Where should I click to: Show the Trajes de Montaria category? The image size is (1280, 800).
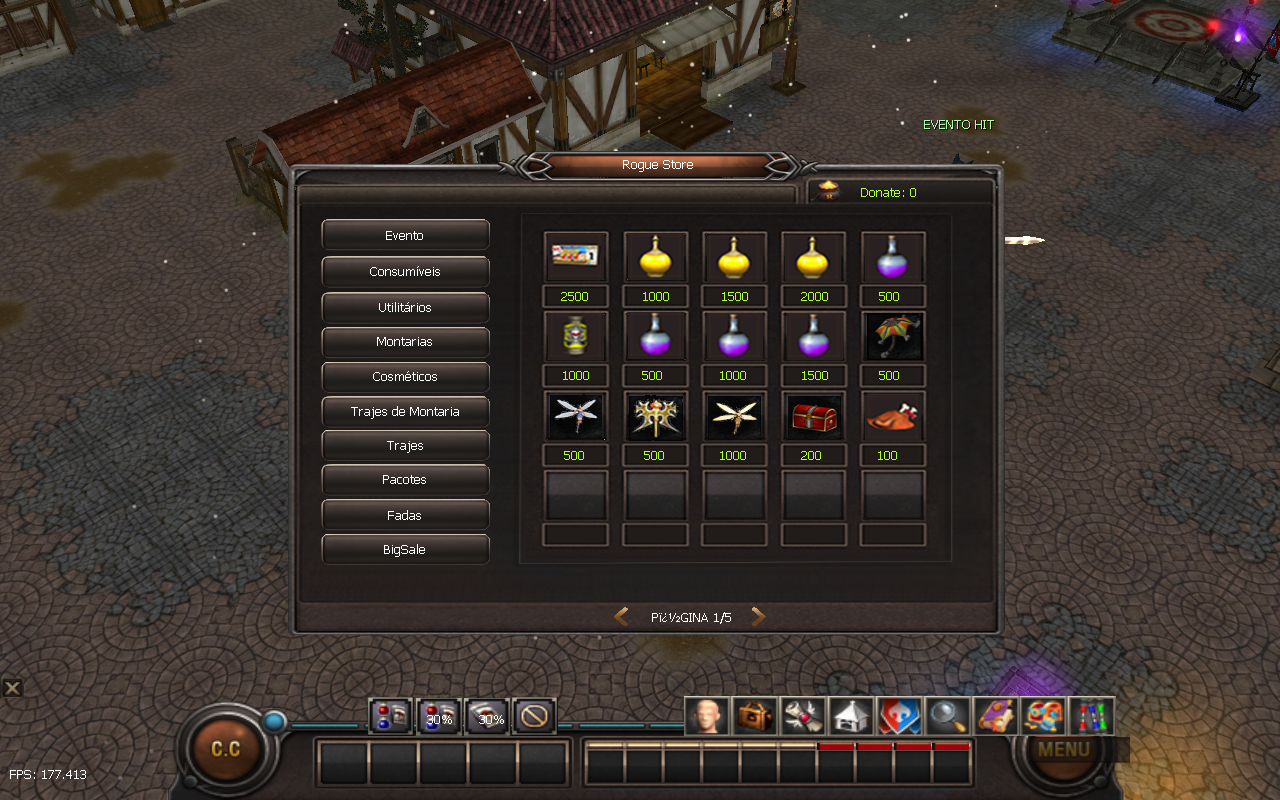tap(405, 411)
